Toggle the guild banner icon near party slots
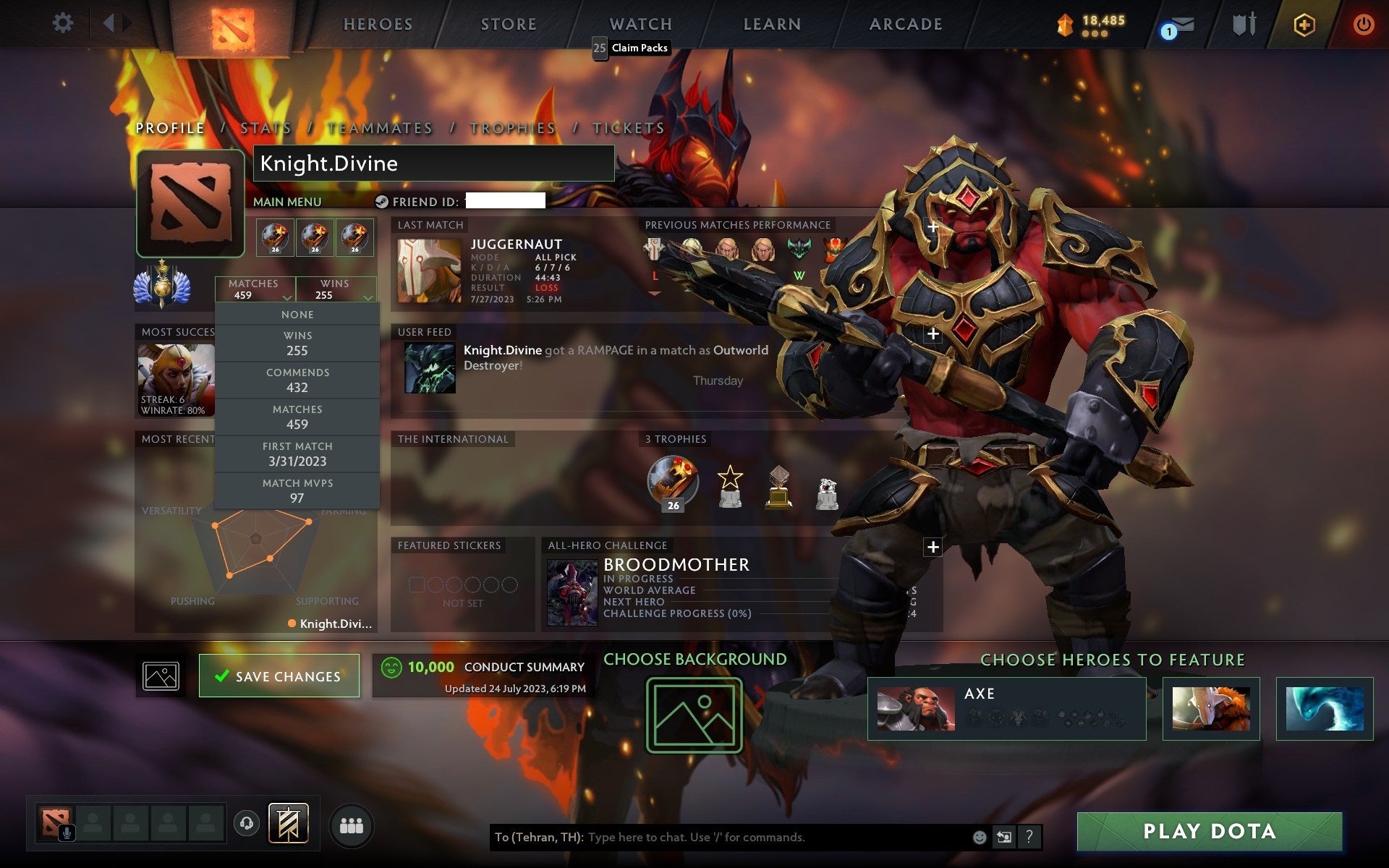This screenshot has width=1389, height=868. [x=288, y=822]
